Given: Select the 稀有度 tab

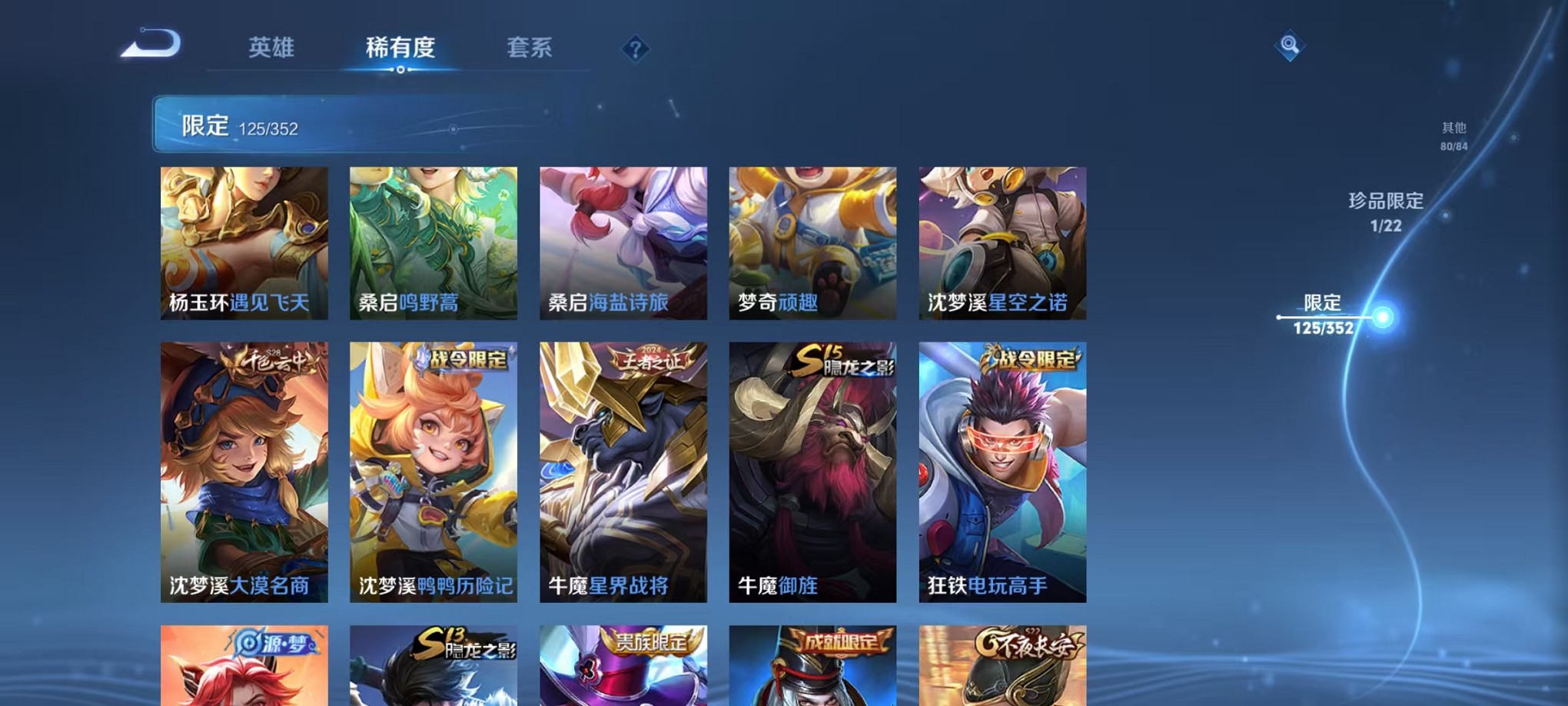Looking at the screenshot, I should tap(400, 48).
